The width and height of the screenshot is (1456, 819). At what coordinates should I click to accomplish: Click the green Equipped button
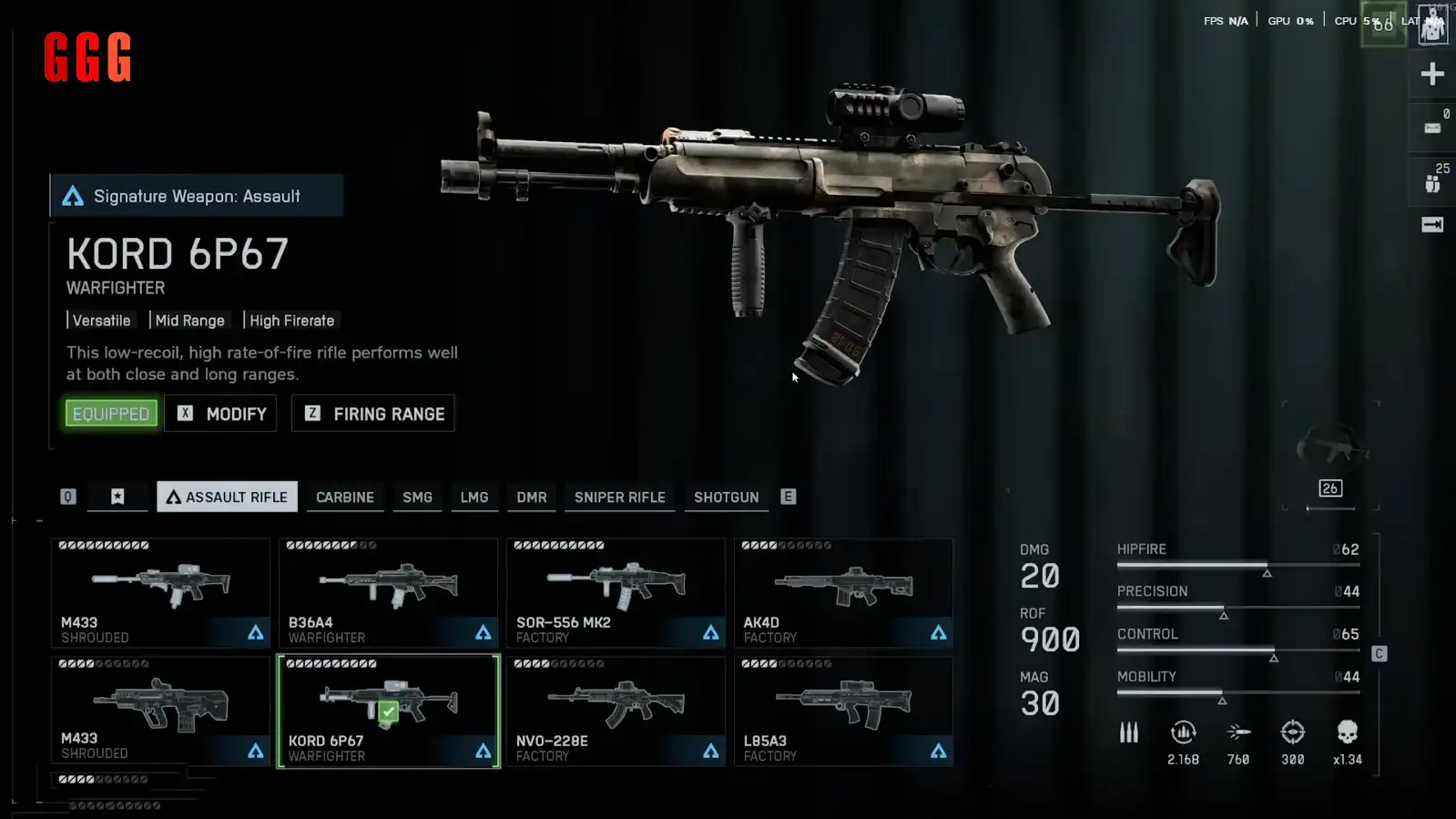coord(111,414)
